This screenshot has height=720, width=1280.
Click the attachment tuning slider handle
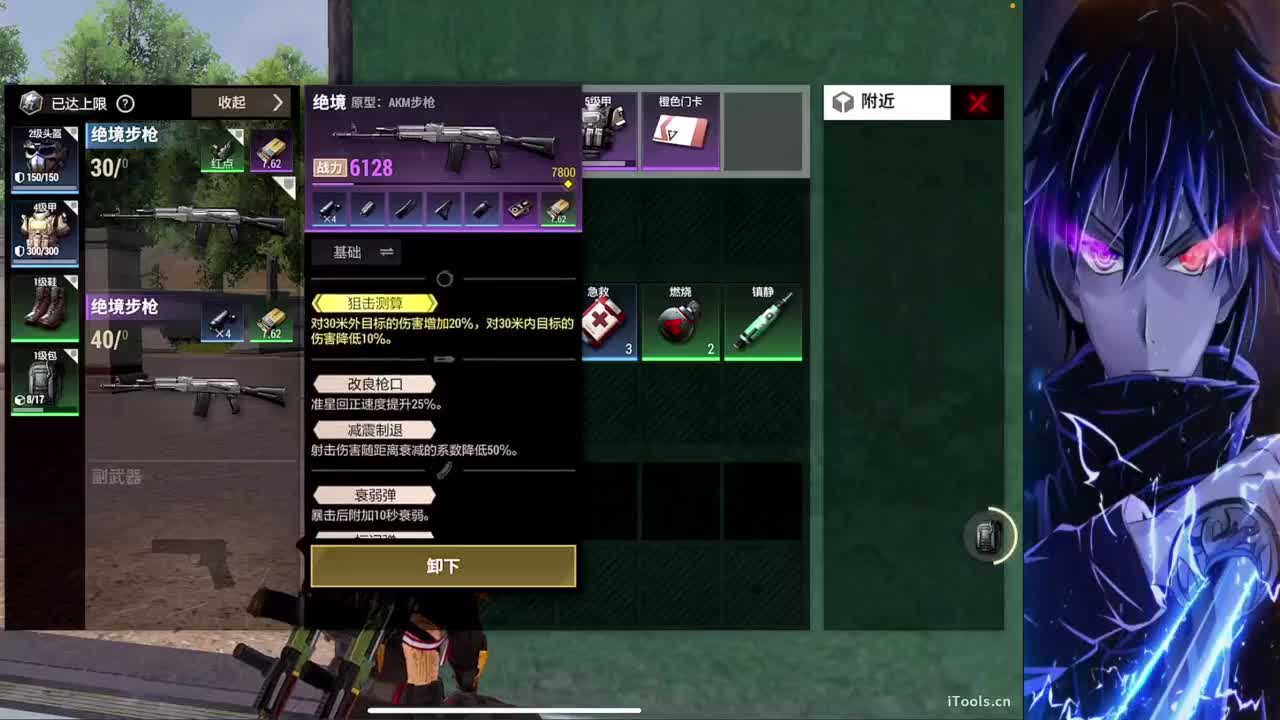point(444,279)
